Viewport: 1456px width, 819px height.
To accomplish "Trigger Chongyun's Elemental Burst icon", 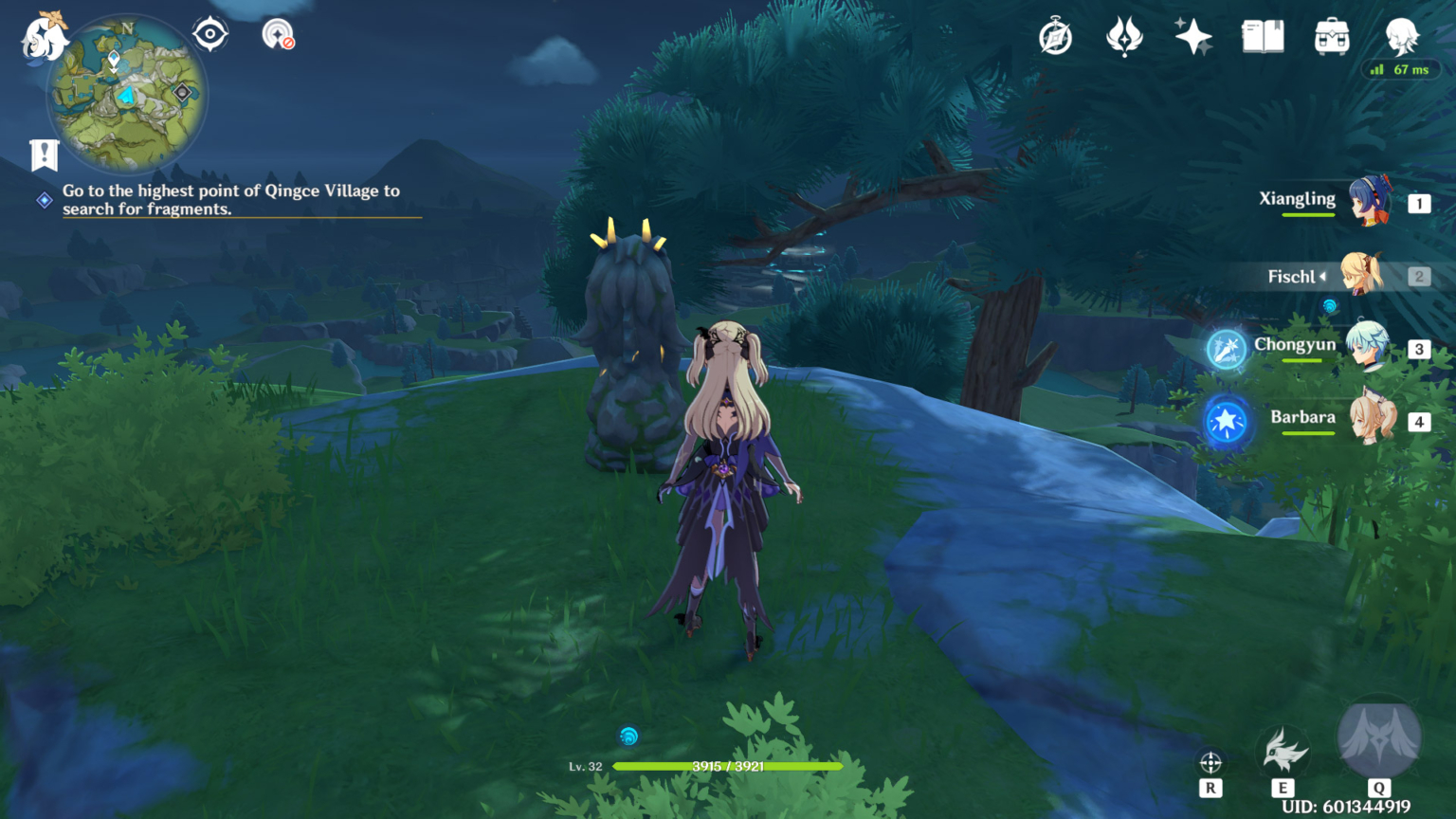I will [x=1226, y=349].
